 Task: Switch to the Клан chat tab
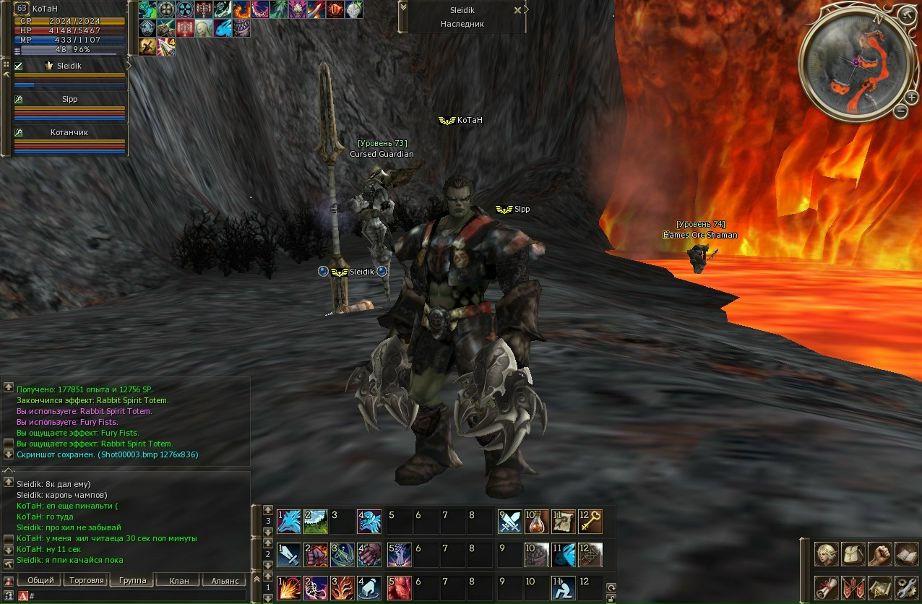point(179,580)
